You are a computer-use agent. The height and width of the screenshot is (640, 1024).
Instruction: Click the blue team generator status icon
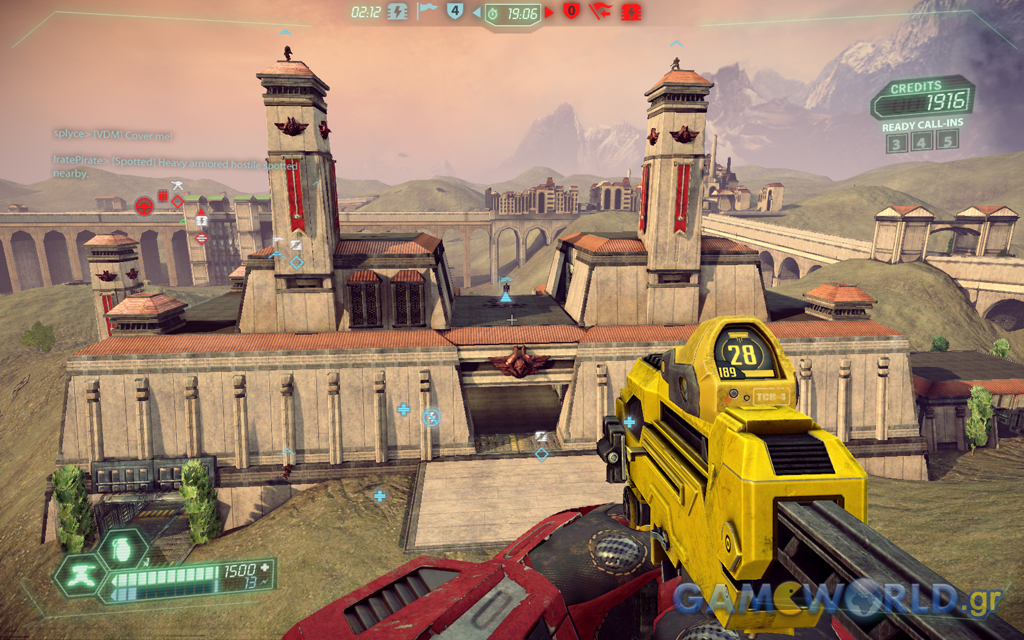coord(397,12)
